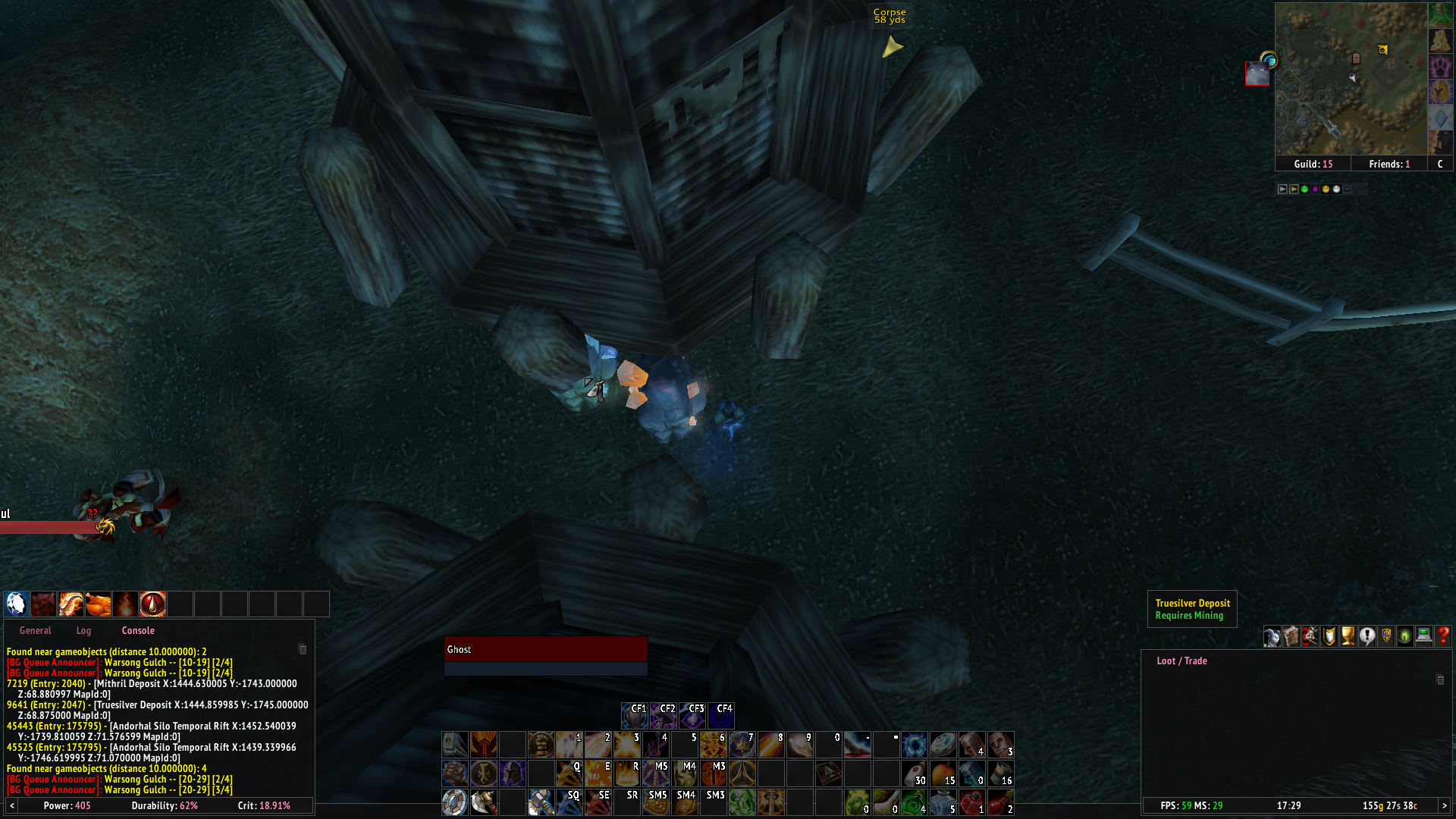Expand the chat log page icon
Viewport: 1456px width, 819px height.
pos(303,649)
